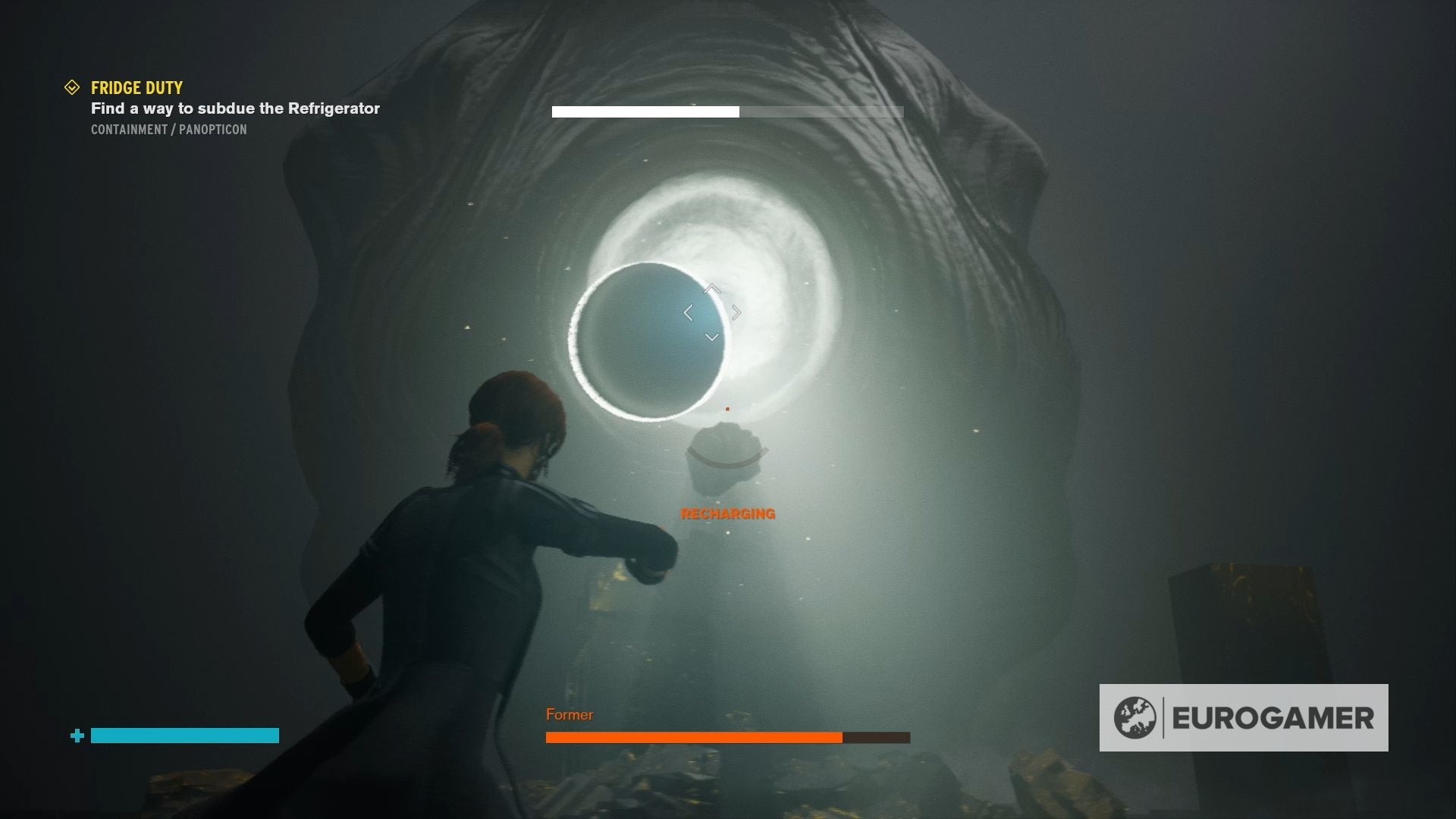Viewport: 1456px width, 819px height.
Task: Click the left chevron of the targeting reticle
Action: pyautogui.click(x=687, y=312)
